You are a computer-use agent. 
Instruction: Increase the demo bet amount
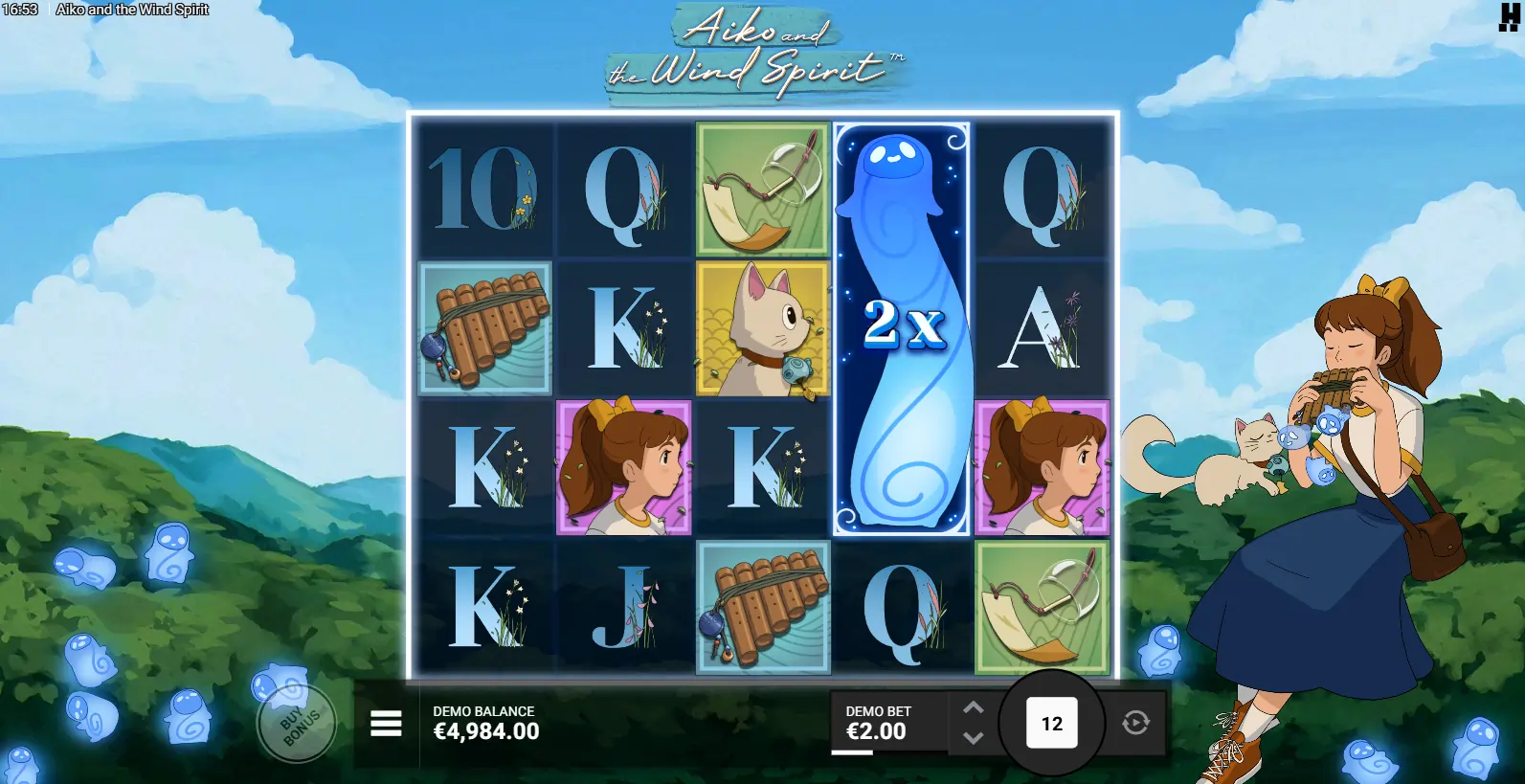pyautogui.click(x=973, y=707)
